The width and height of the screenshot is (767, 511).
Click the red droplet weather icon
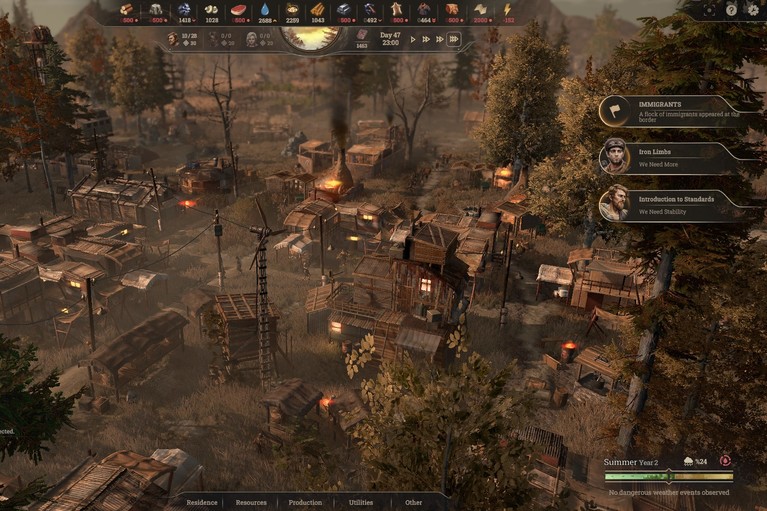pyautogui.click(x=725, y=461)
